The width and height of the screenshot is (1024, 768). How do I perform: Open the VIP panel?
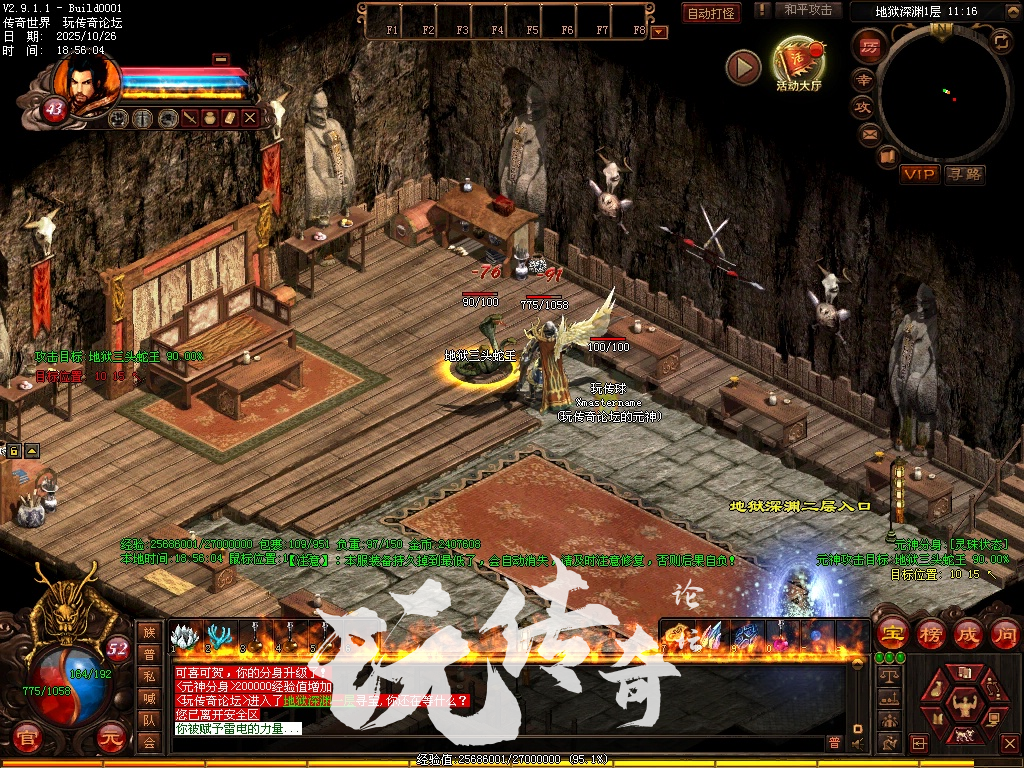click(x=919, y=174)
